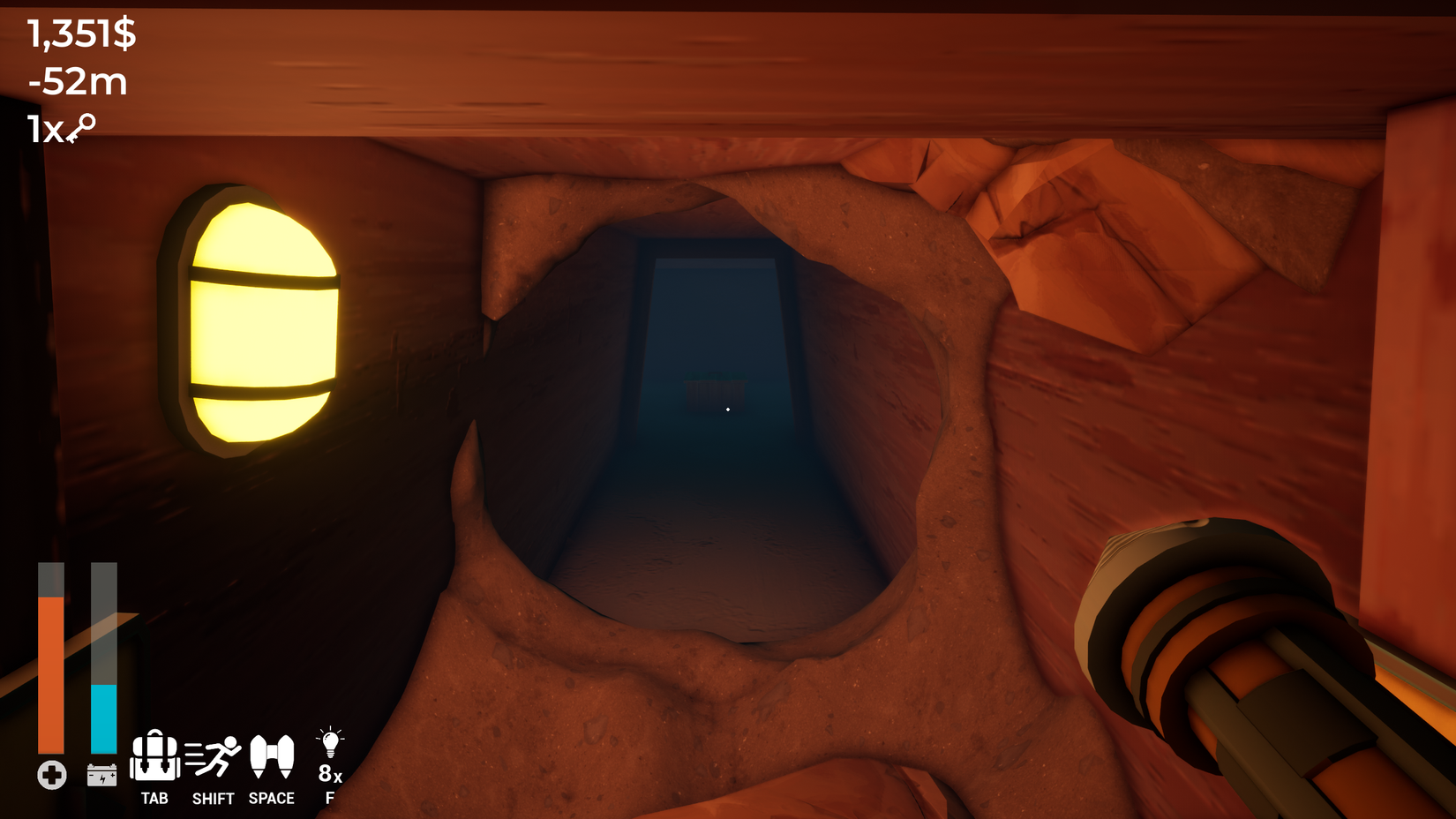Expand the key inventory counter 1x

click(49, 130)
